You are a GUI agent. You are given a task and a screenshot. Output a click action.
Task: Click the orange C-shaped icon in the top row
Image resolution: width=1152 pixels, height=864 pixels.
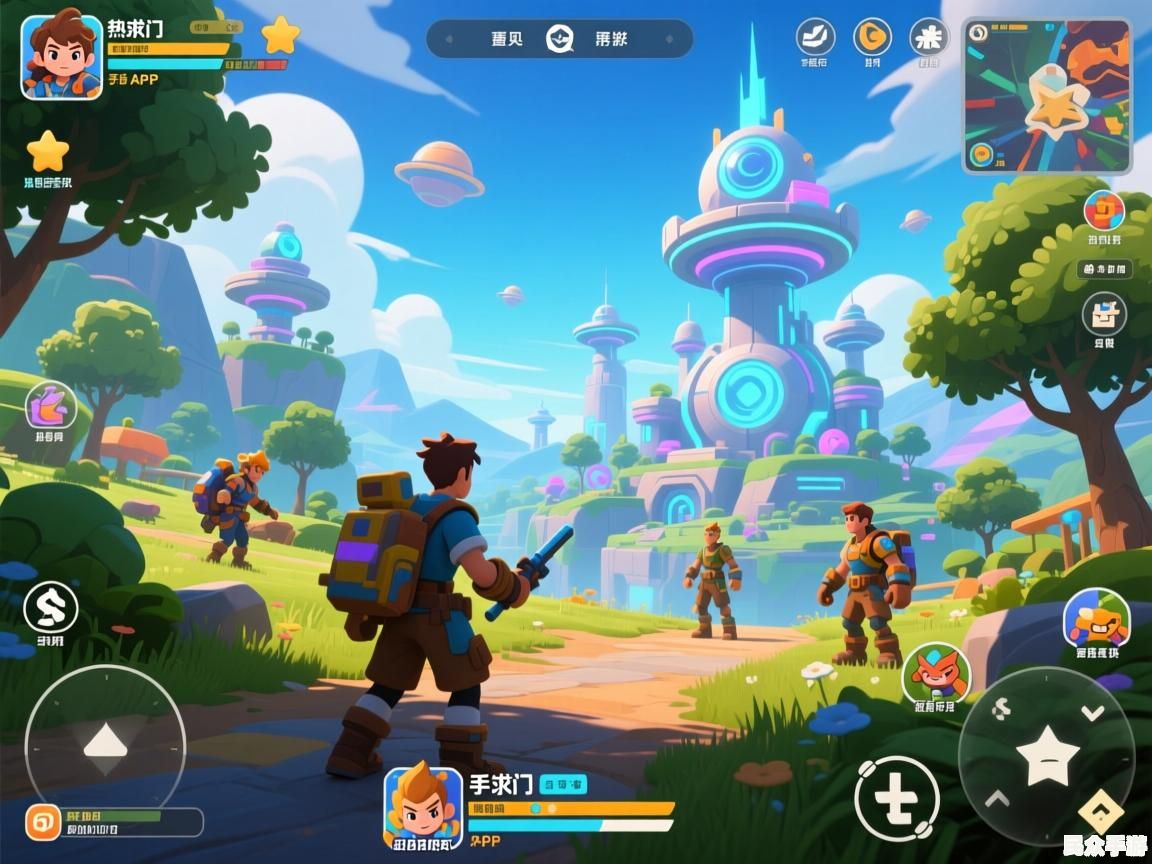(x=872, y=37)
